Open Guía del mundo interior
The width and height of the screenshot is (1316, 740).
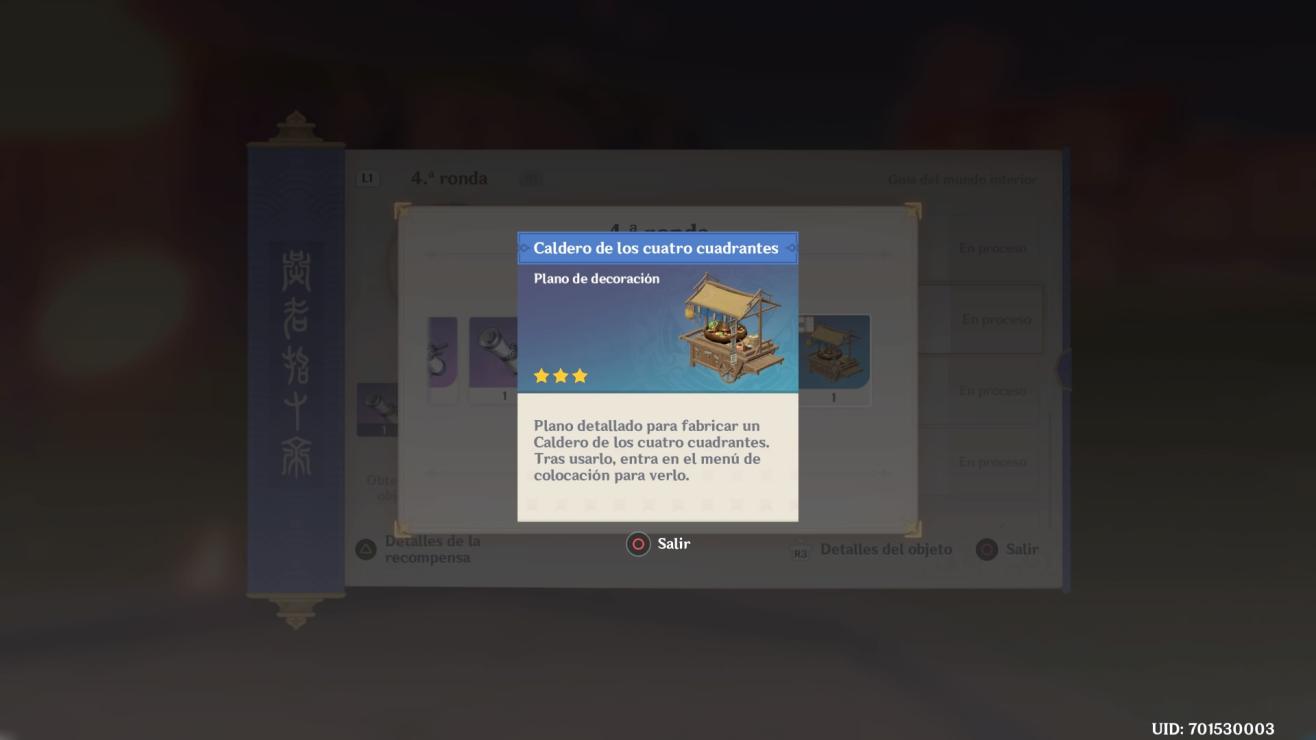pos(962,180)
